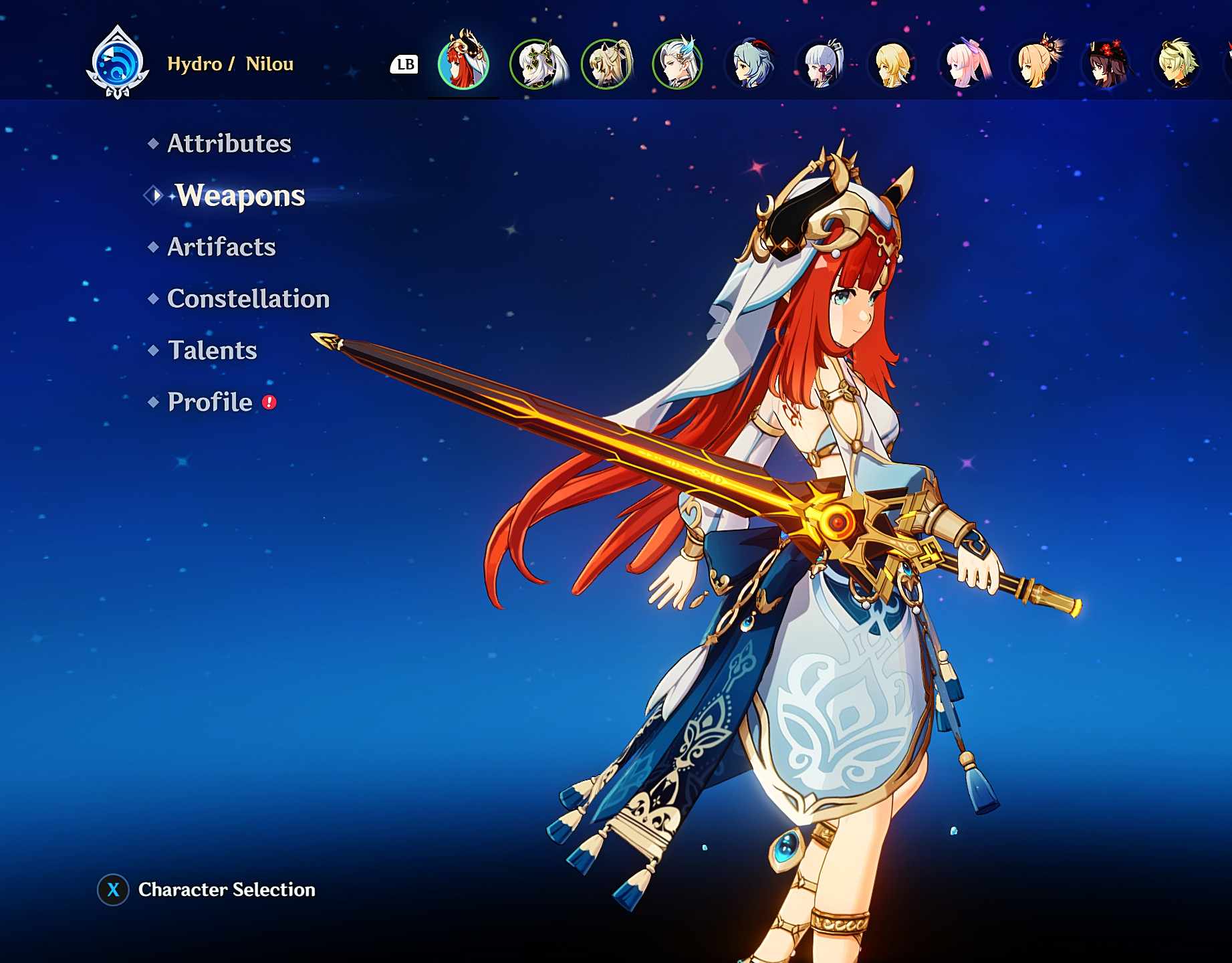Screen dimensions: 1232x963
Task: Click the LB shoulder button indicator
Action: (x=404, y=65)
